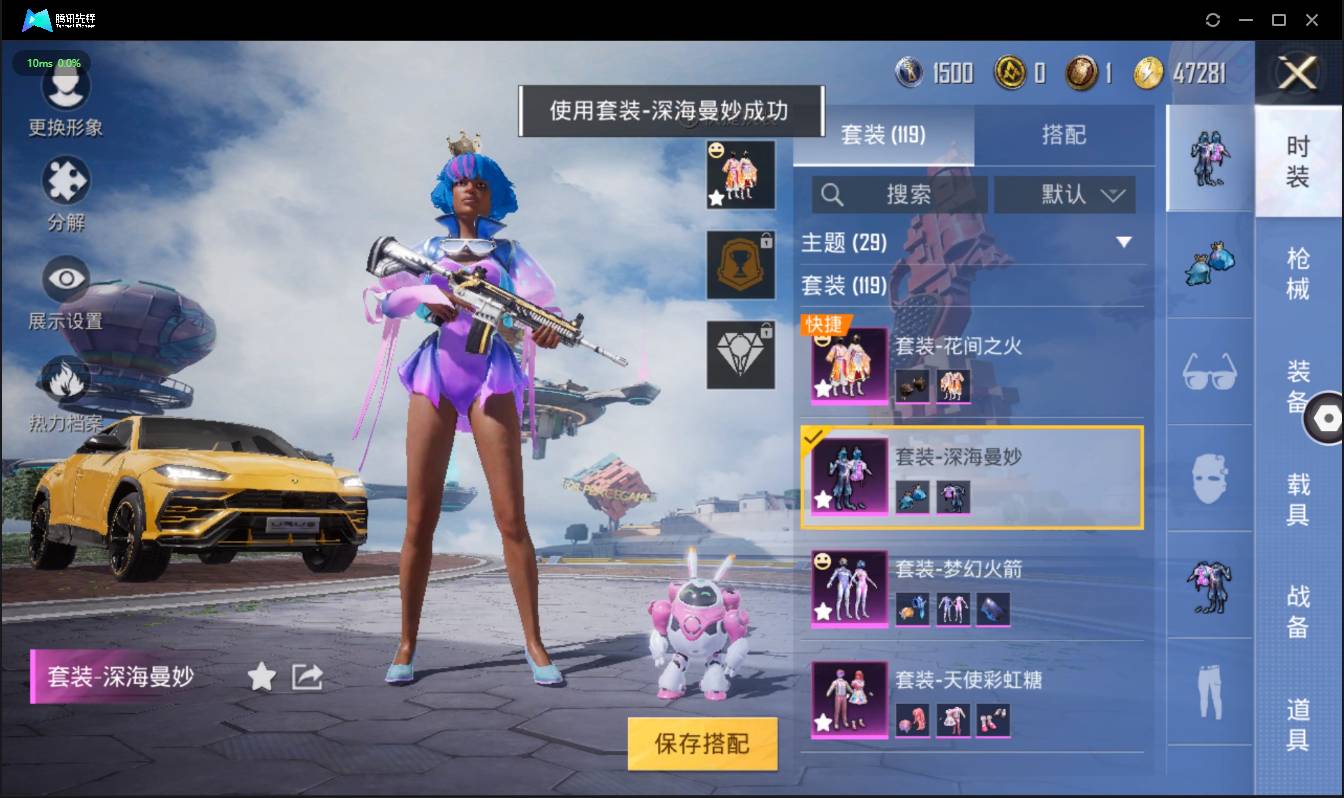
Task: Open the 枪械 firearms category
Action: [1298, 273]
